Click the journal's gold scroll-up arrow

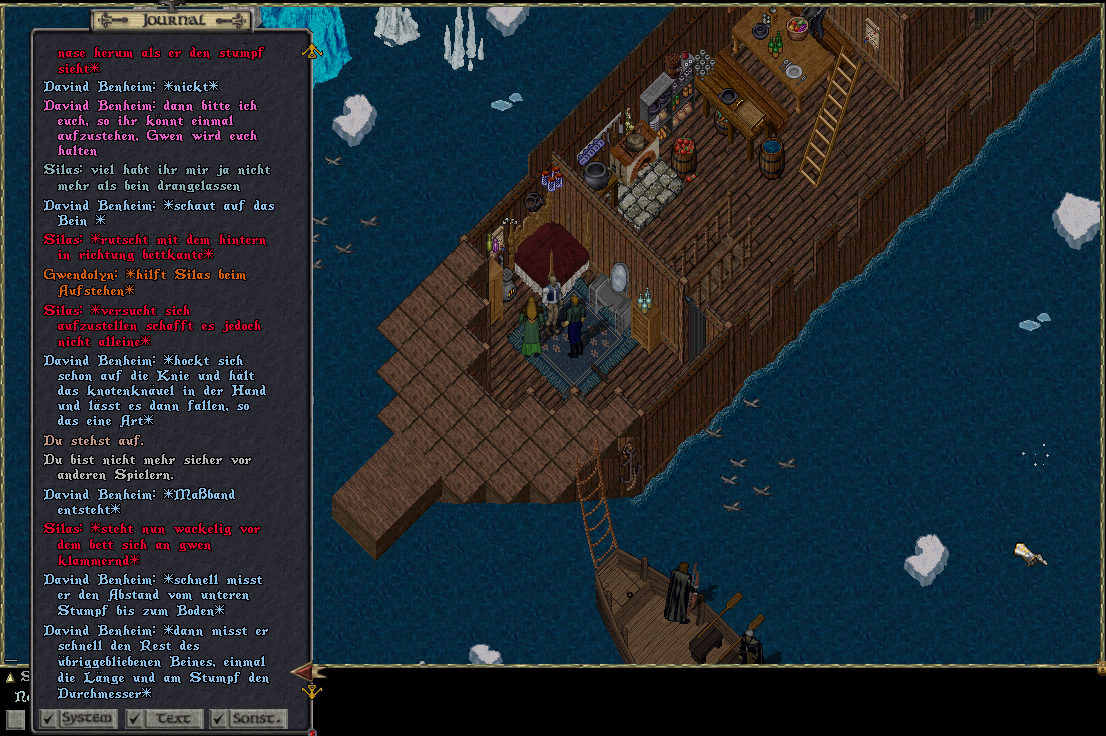(311, 50)
